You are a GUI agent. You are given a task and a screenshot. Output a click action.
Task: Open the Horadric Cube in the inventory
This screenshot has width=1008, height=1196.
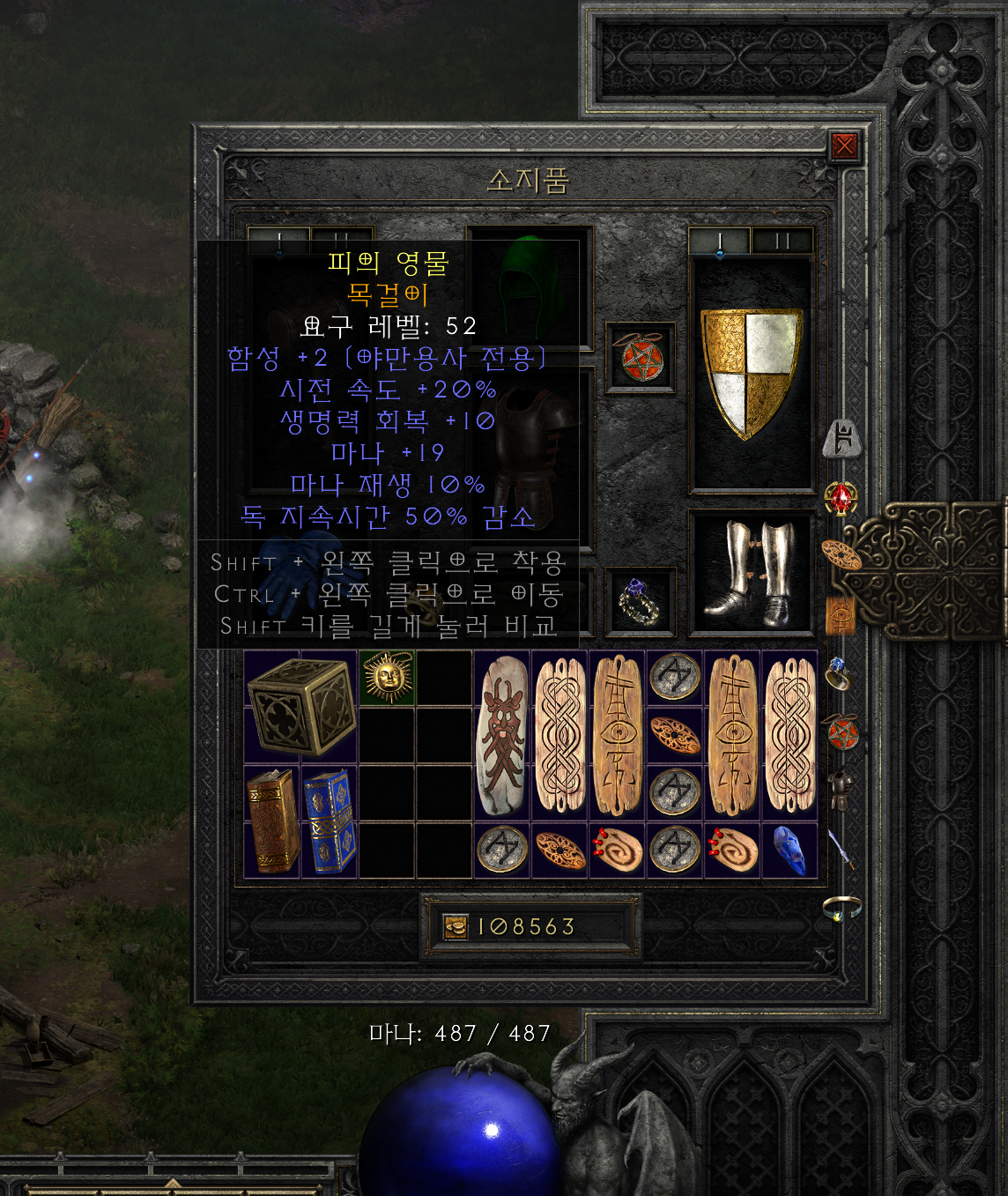(300, 707)
